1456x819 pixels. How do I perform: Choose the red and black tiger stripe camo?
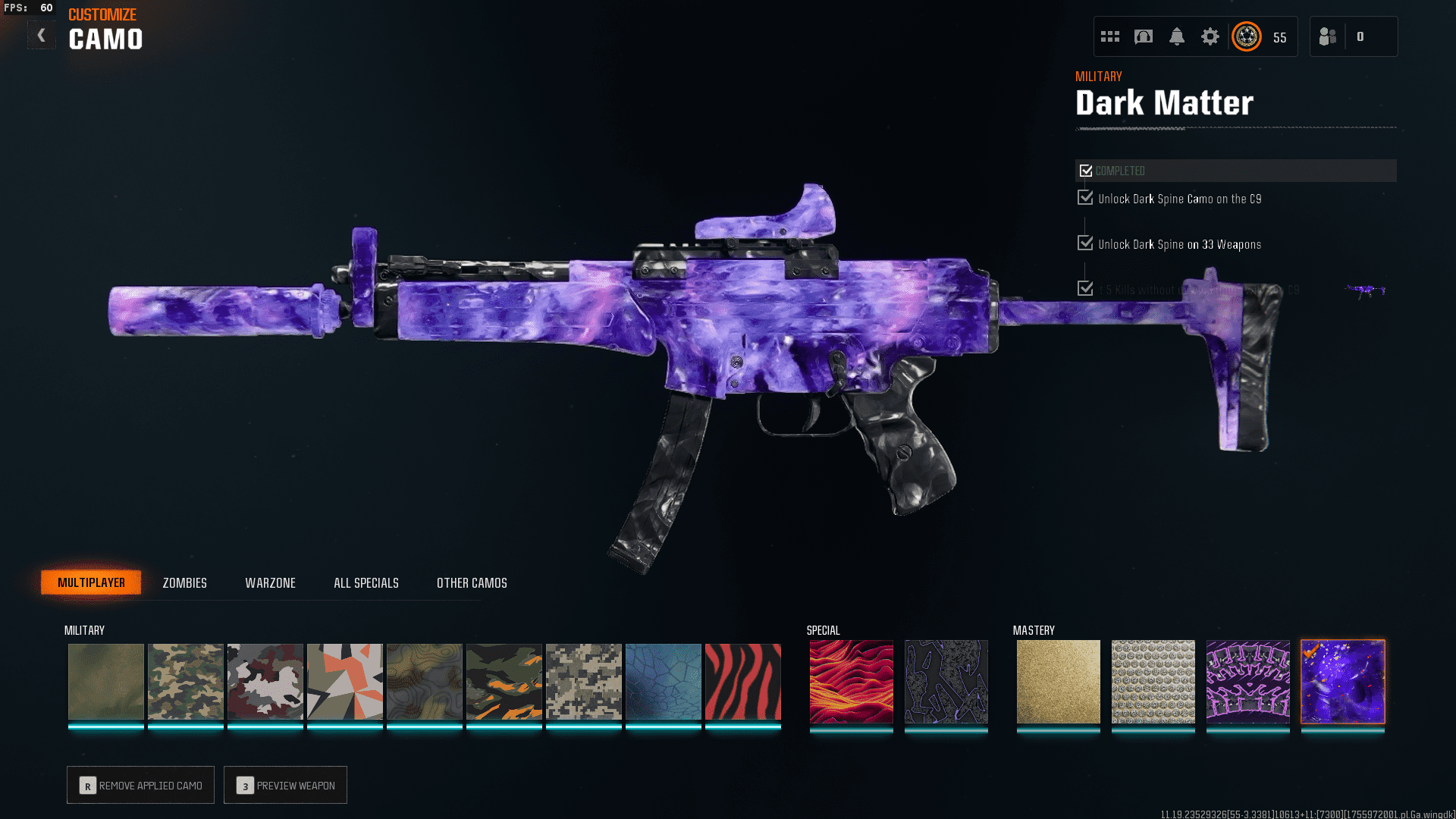[743, 681]
